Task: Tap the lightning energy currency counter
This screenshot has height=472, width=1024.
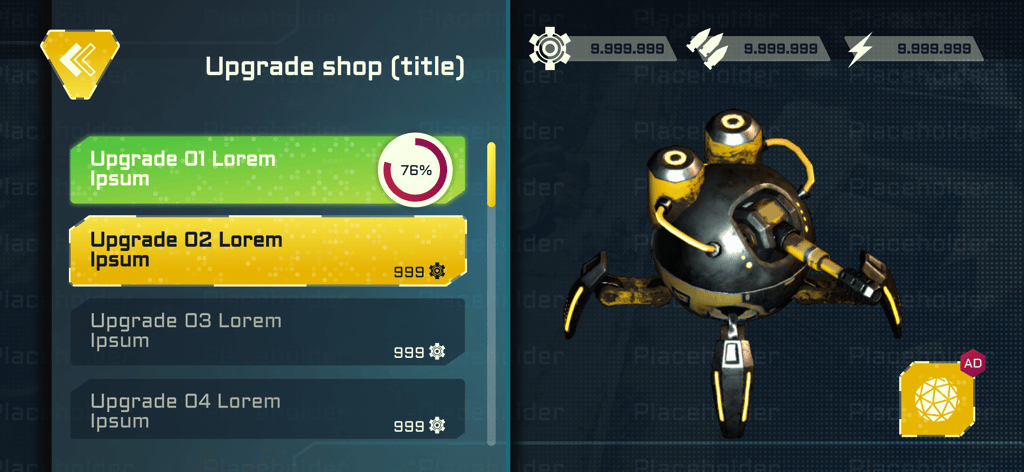Action: point(912,48)
